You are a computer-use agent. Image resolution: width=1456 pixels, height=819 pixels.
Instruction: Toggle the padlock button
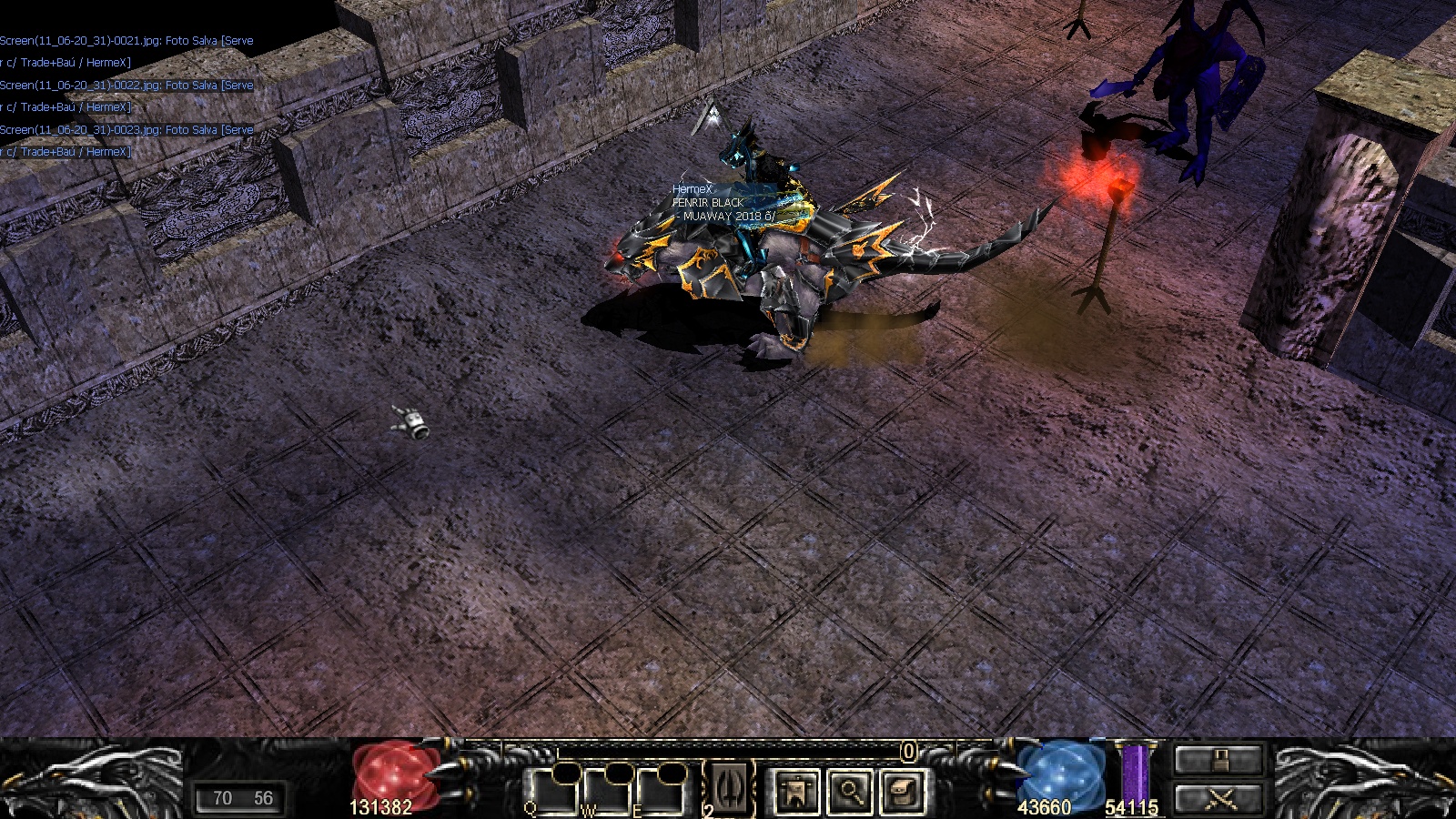(x=1218, y=760)
